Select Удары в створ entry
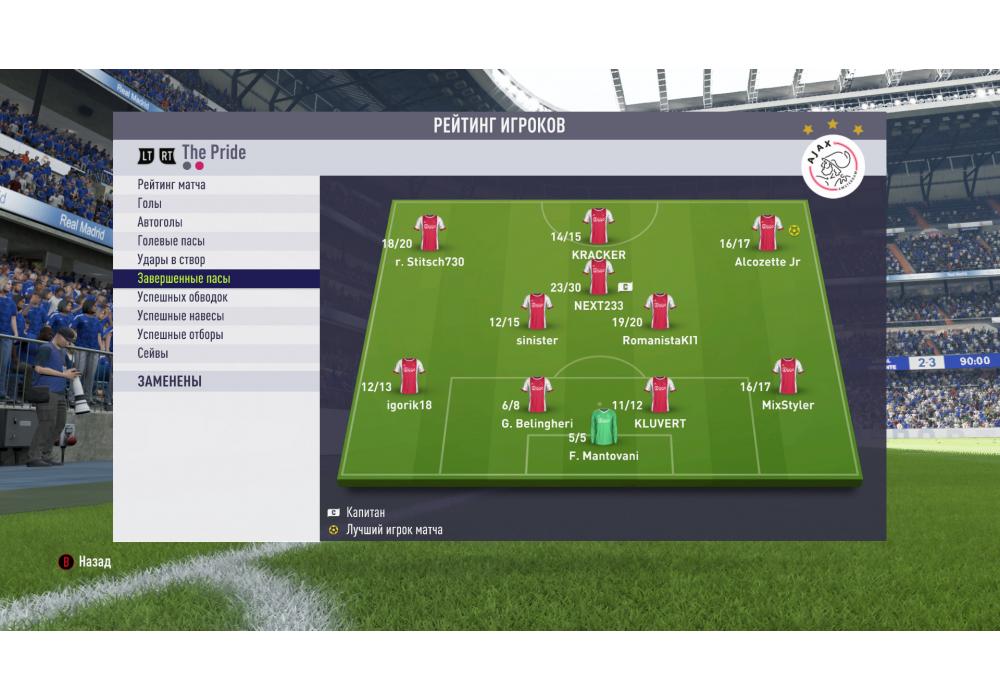The height and width of the screenshot is (700, 1000). (x=215, y=260)
